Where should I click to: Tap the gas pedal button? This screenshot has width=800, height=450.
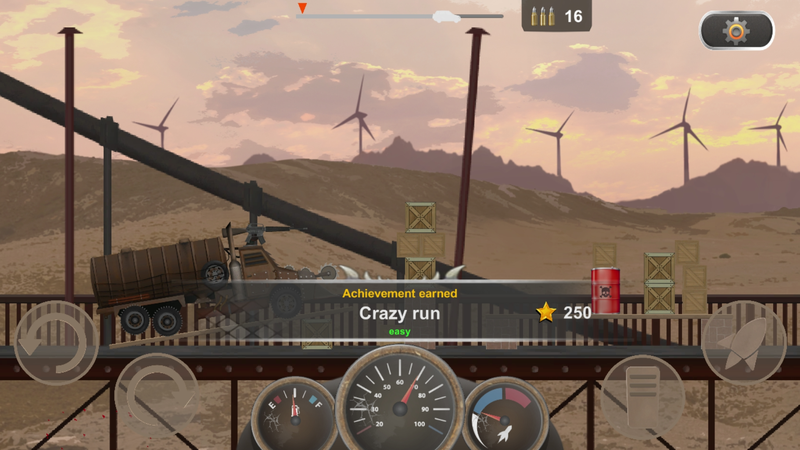tap(641, 395)
